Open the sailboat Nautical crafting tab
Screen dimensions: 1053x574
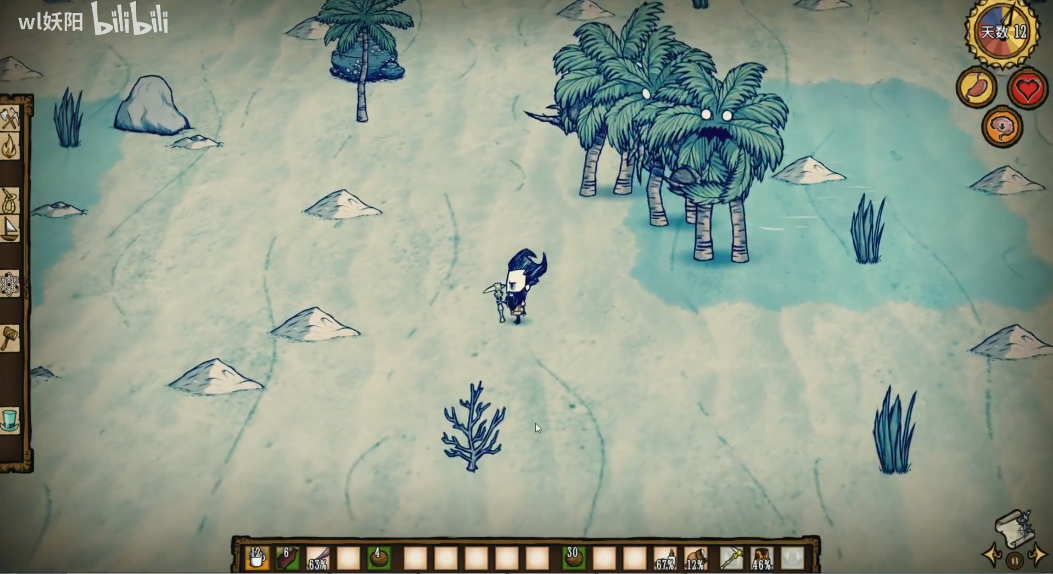click(11, 229)
